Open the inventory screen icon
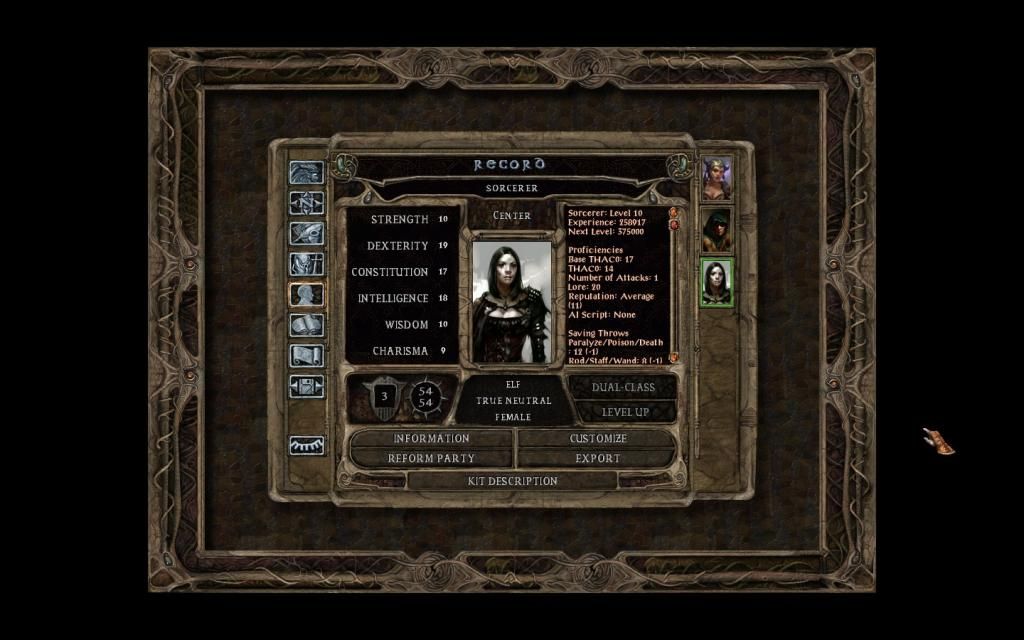Image resolution: width=1024 pixels, height=640 pixels. (x=306, y=264)
